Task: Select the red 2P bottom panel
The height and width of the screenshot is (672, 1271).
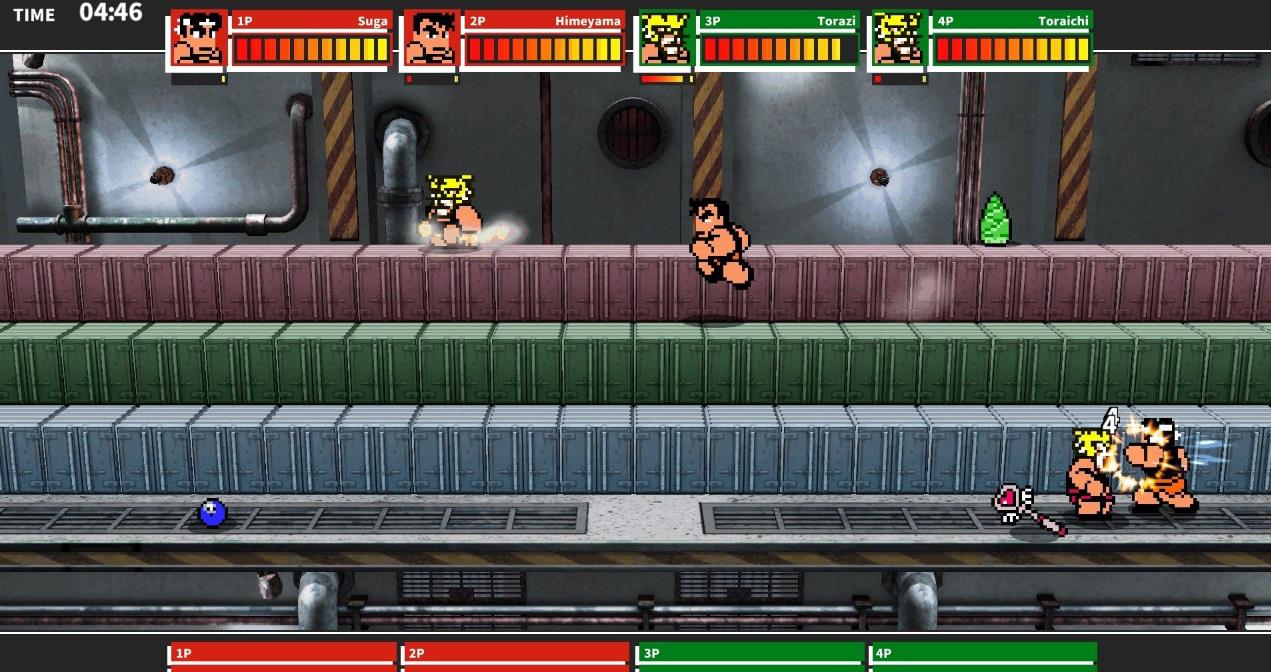Action: tap(515, 656)
